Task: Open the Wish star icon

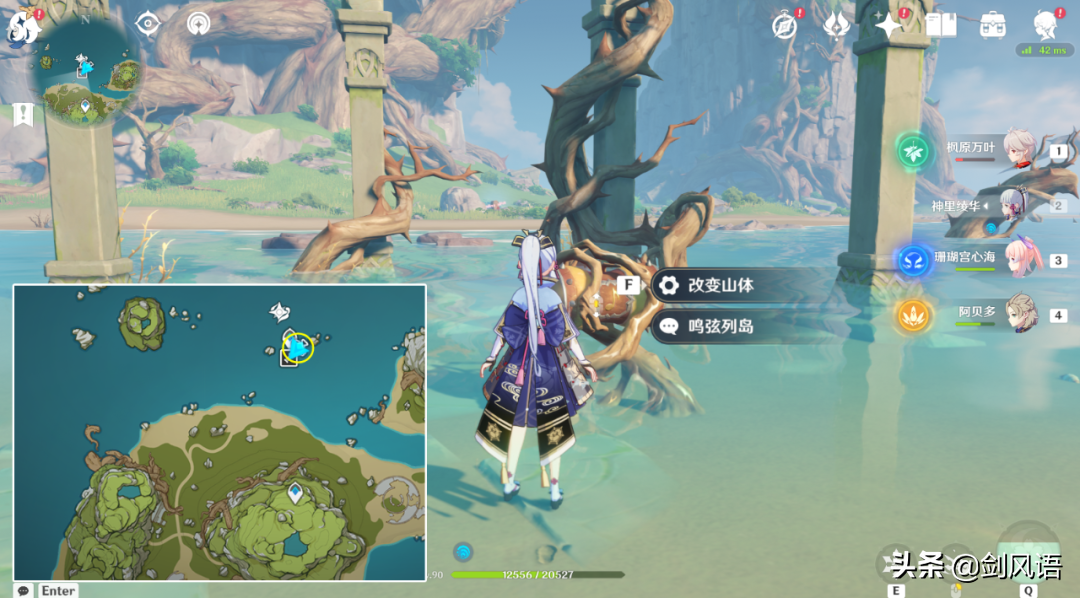Action: pos(889,25)
